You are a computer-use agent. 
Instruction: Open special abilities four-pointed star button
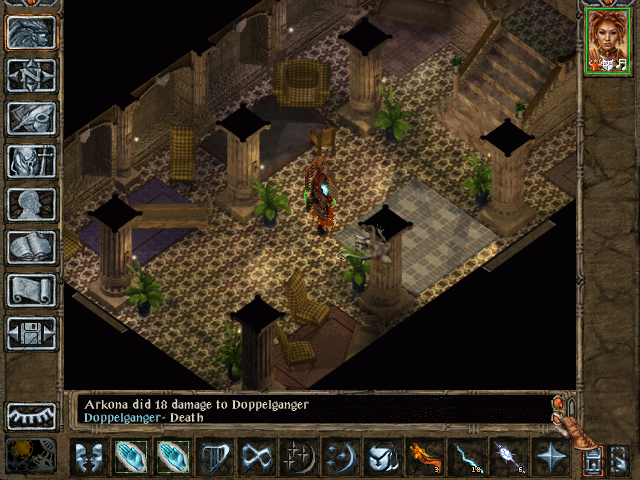click(551, 457)
